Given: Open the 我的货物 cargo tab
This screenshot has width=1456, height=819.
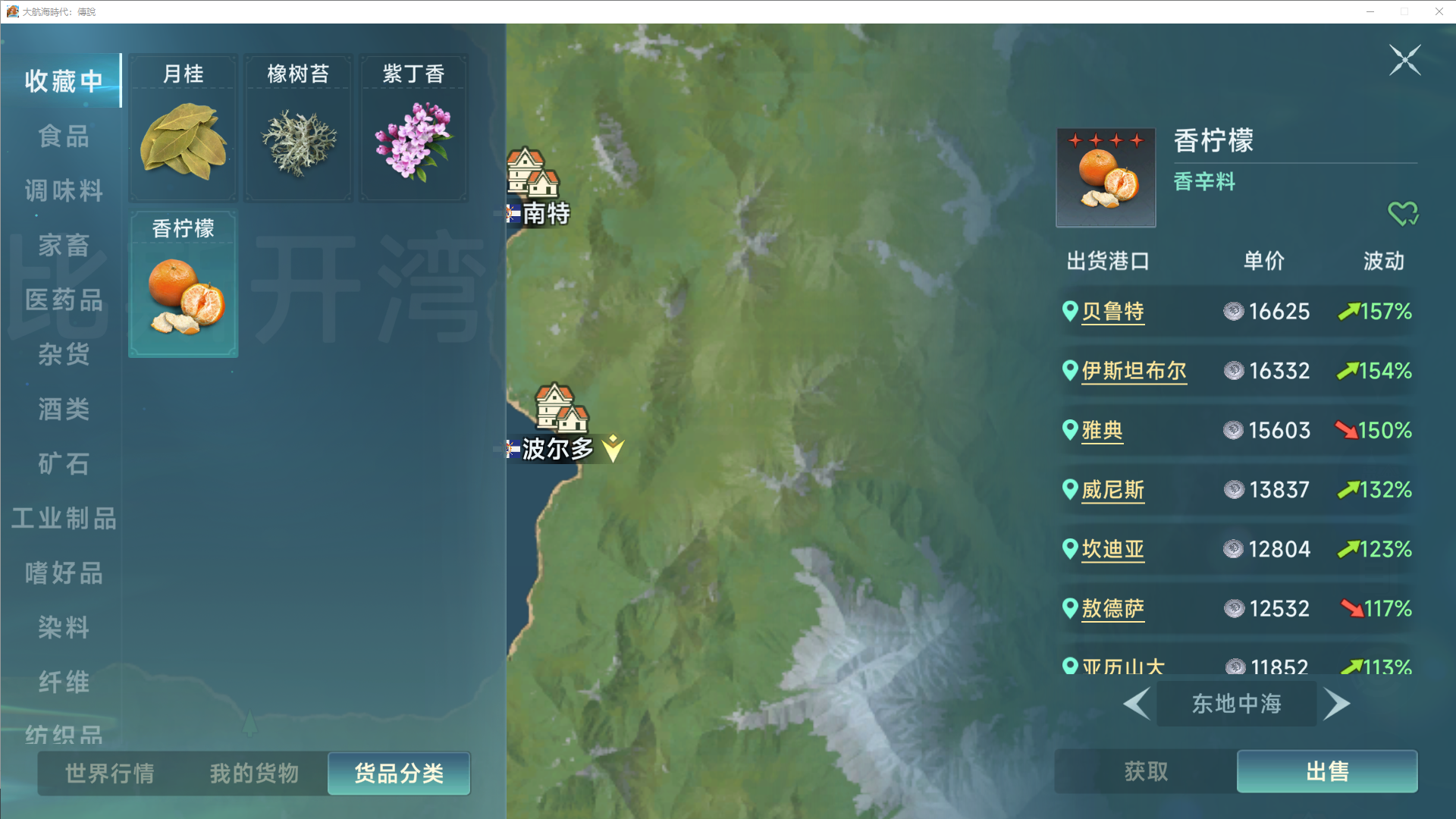Looking at the screenshot, I should pyautogui.click(x=253, y=773).
